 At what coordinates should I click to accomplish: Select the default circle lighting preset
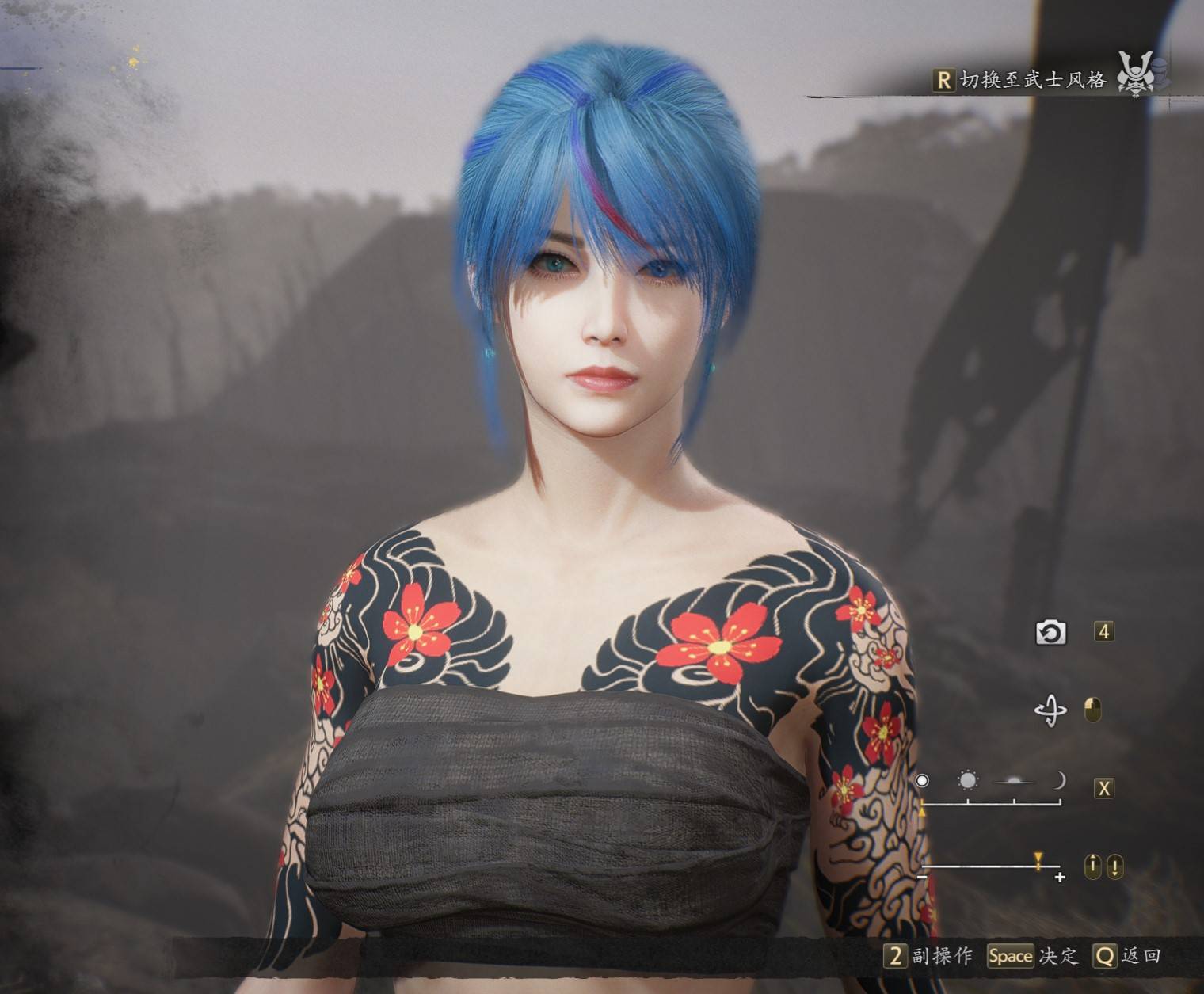pos(922,781)
